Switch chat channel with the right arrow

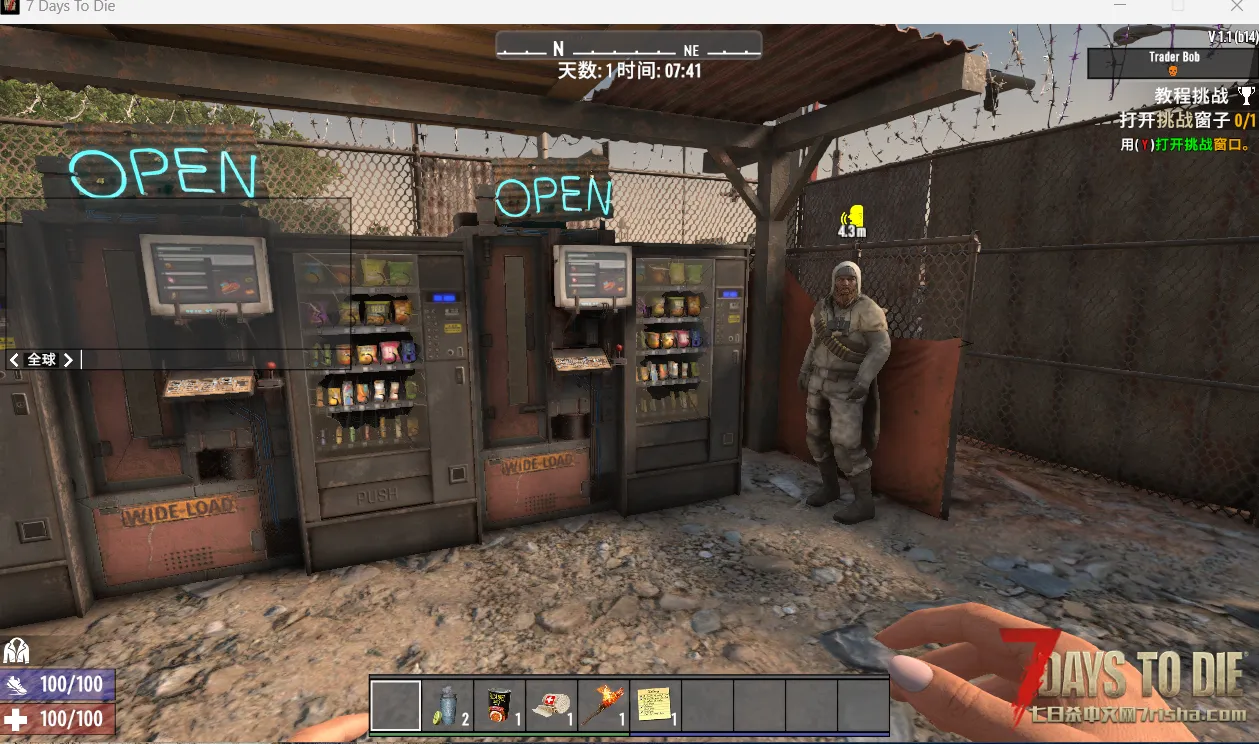point(68,359)
